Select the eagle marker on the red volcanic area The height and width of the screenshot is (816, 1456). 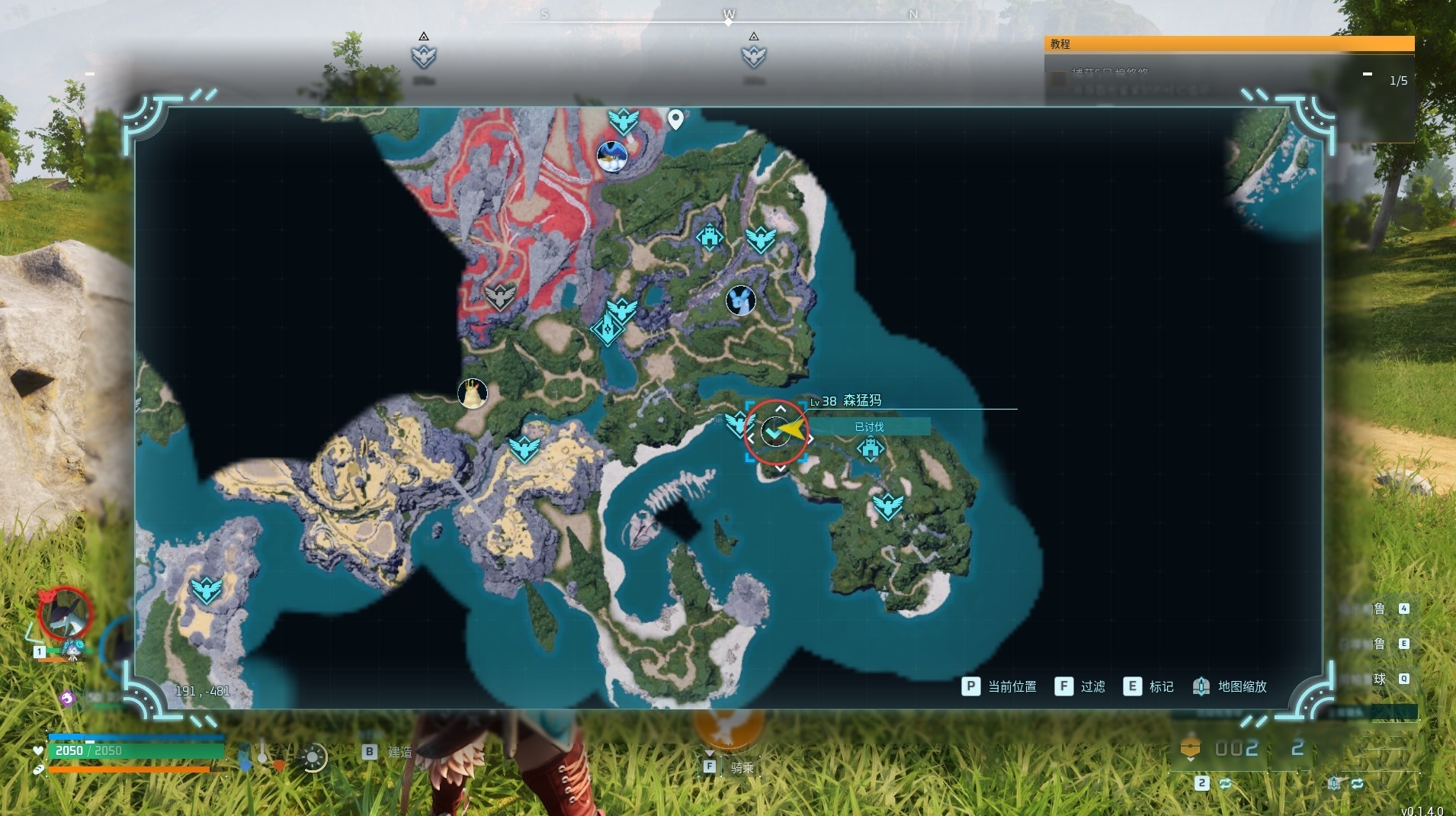pyautogui.click(x=623, y=120)
